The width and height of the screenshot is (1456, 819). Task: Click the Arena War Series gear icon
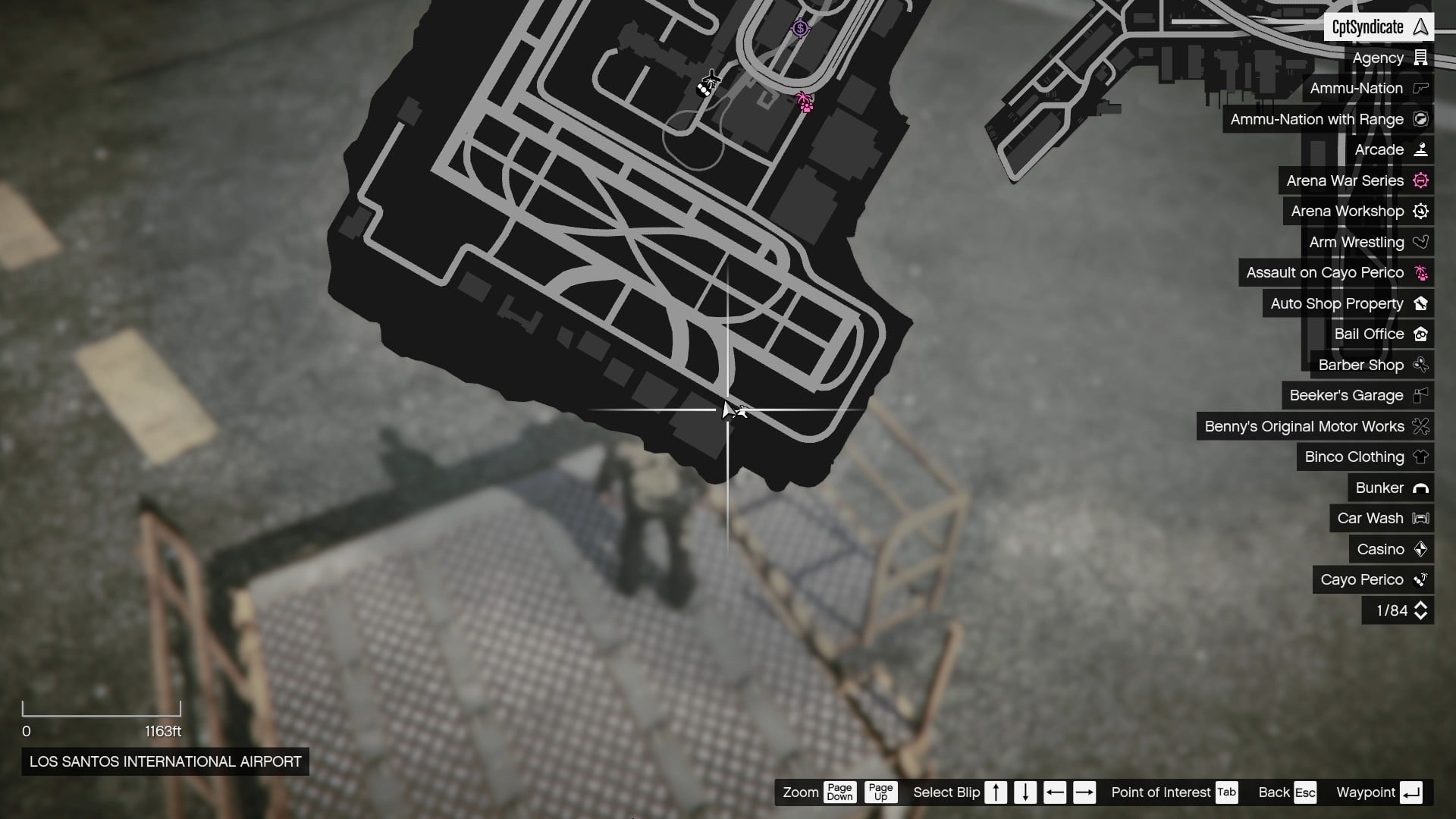pyautogui.click(x=1422, y=180)
